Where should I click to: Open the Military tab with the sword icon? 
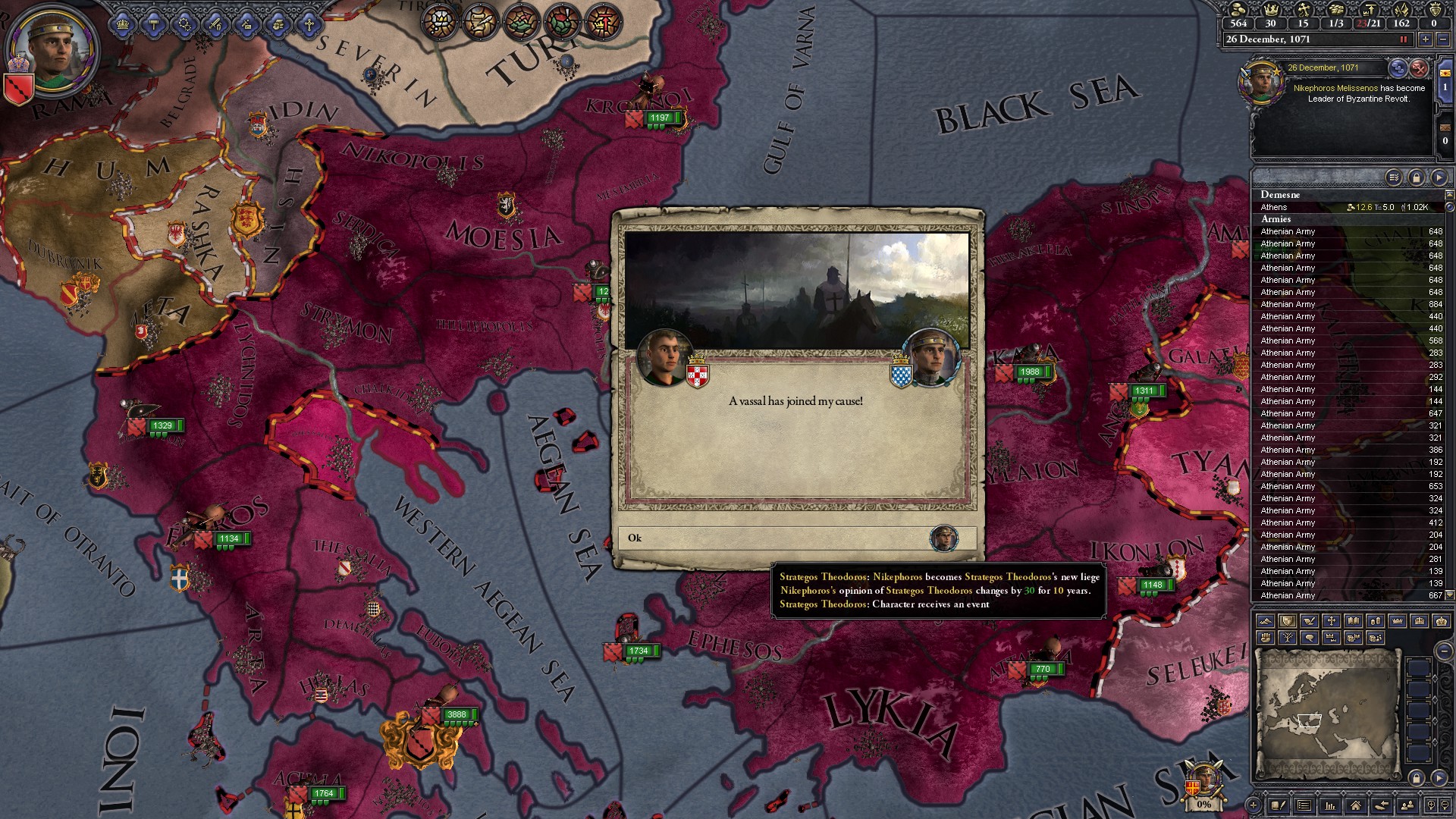215,25
